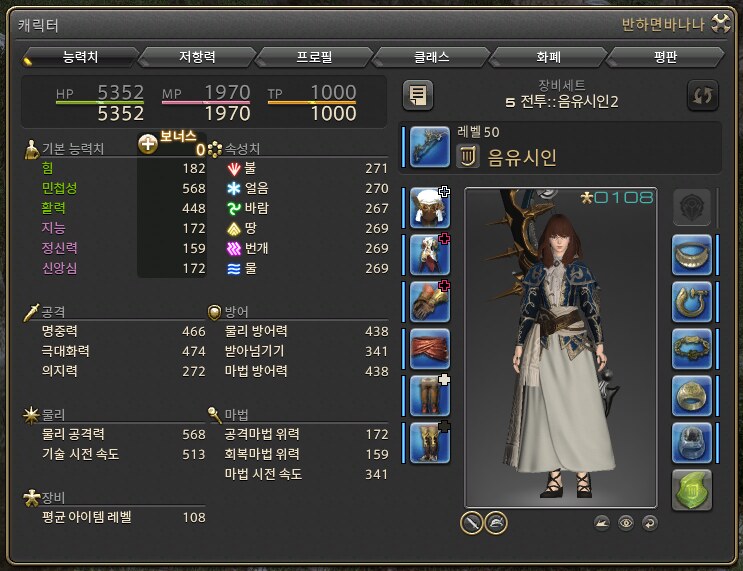Click the sword toggle below the preview
Image resolution: width=743 pixels, height=571 pixels.
[471, 521]
